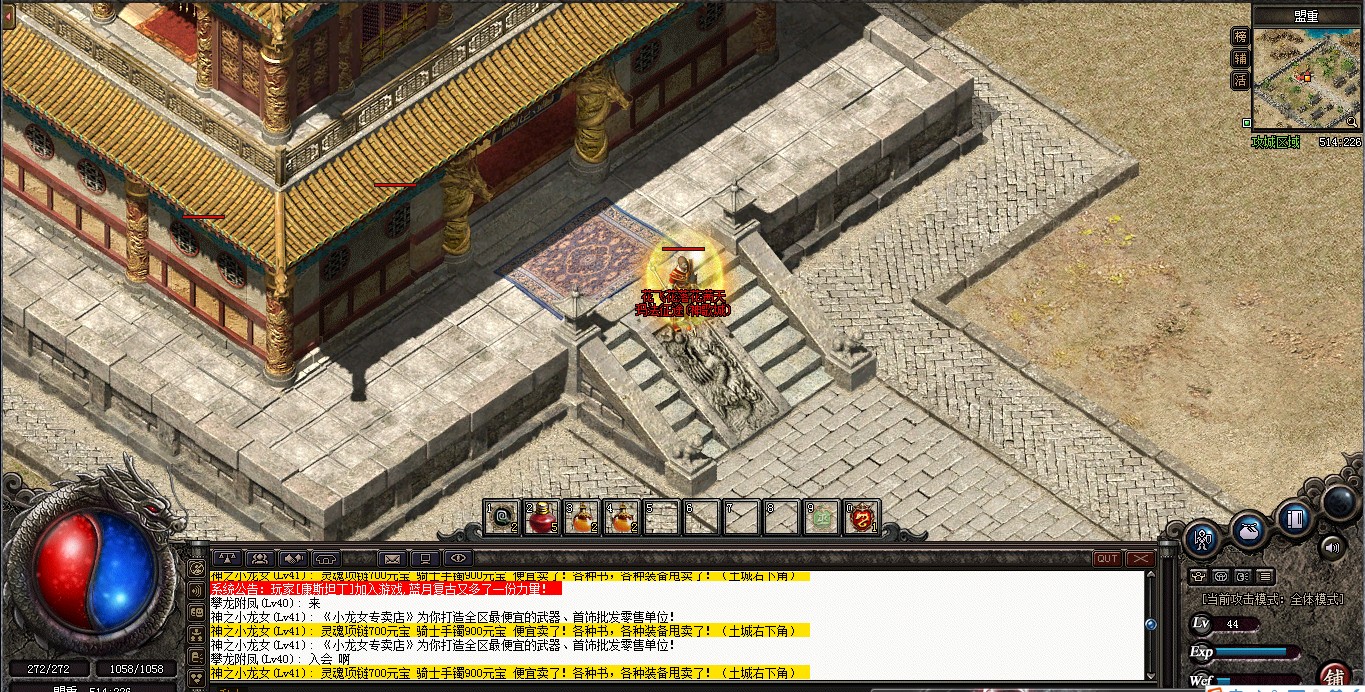Toggle the eye visibility button
The height and width of the screenshot is (692, 1365).
coord(458,558)
